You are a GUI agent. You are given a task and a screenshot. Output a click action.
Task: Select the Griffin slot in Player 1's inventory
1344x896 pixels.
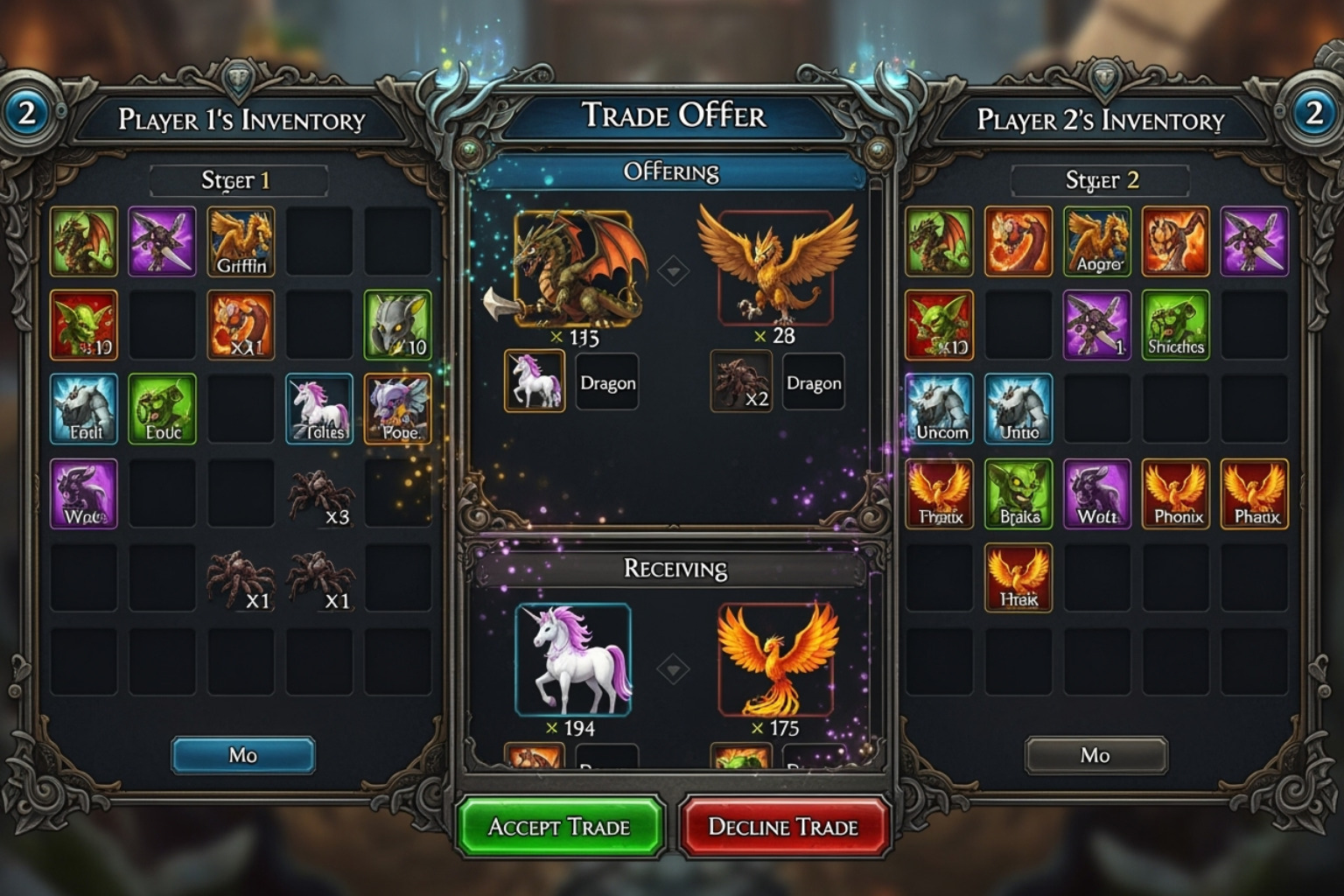tap(241, 241)
